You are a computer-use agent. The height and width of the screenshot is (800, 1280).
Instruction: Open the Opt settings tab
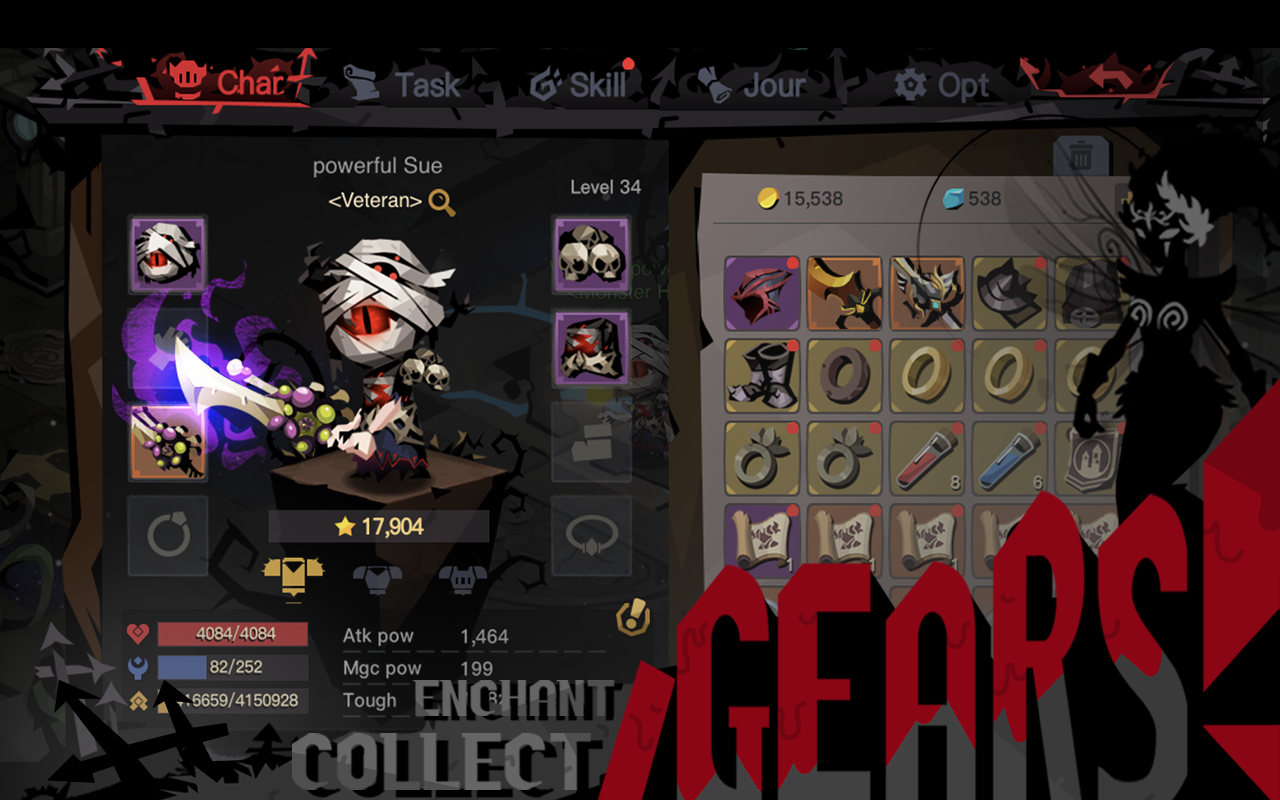(x=942, y=85)
